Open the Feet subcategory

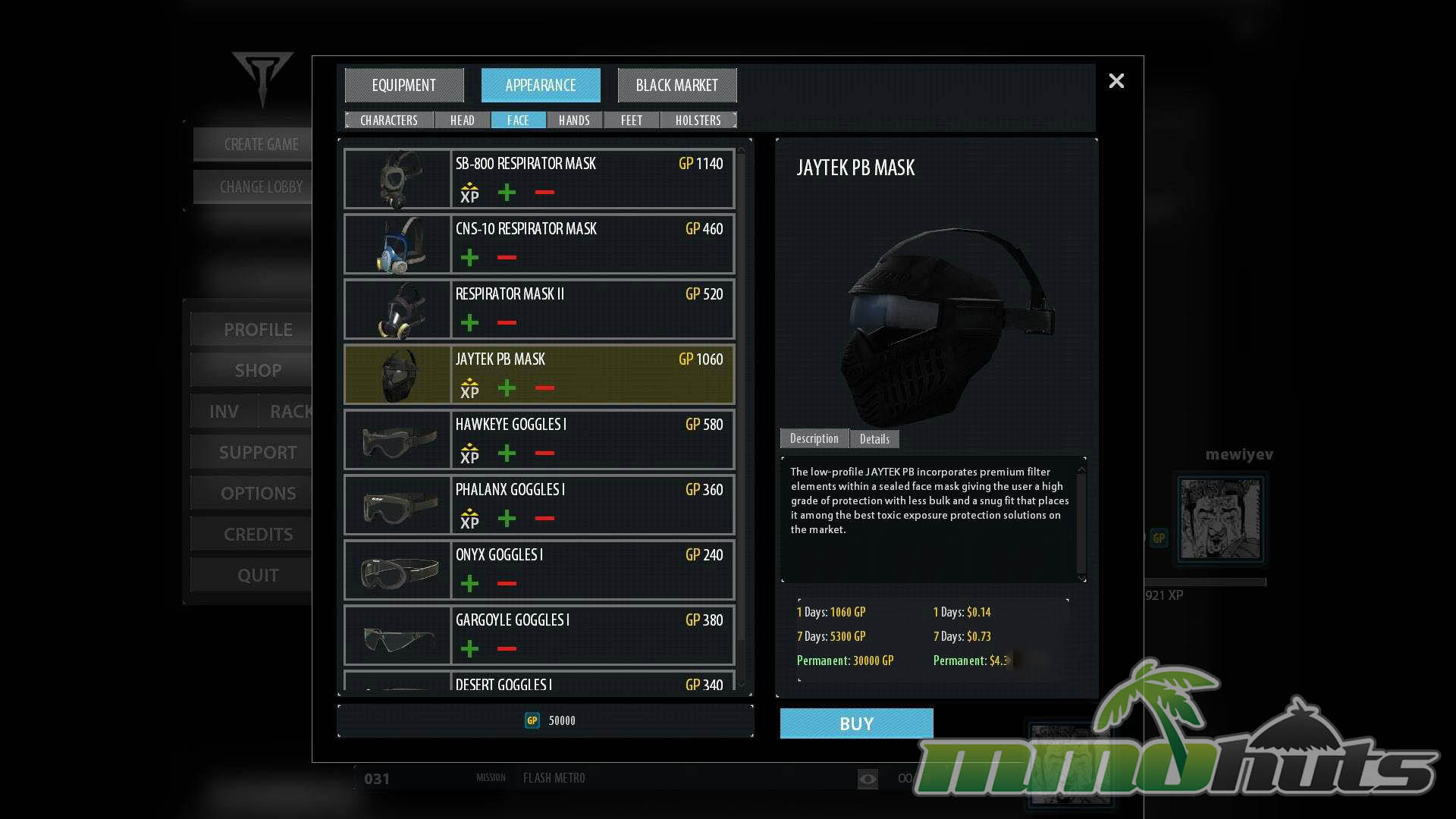pyautogui.click(x=631, y=121)
